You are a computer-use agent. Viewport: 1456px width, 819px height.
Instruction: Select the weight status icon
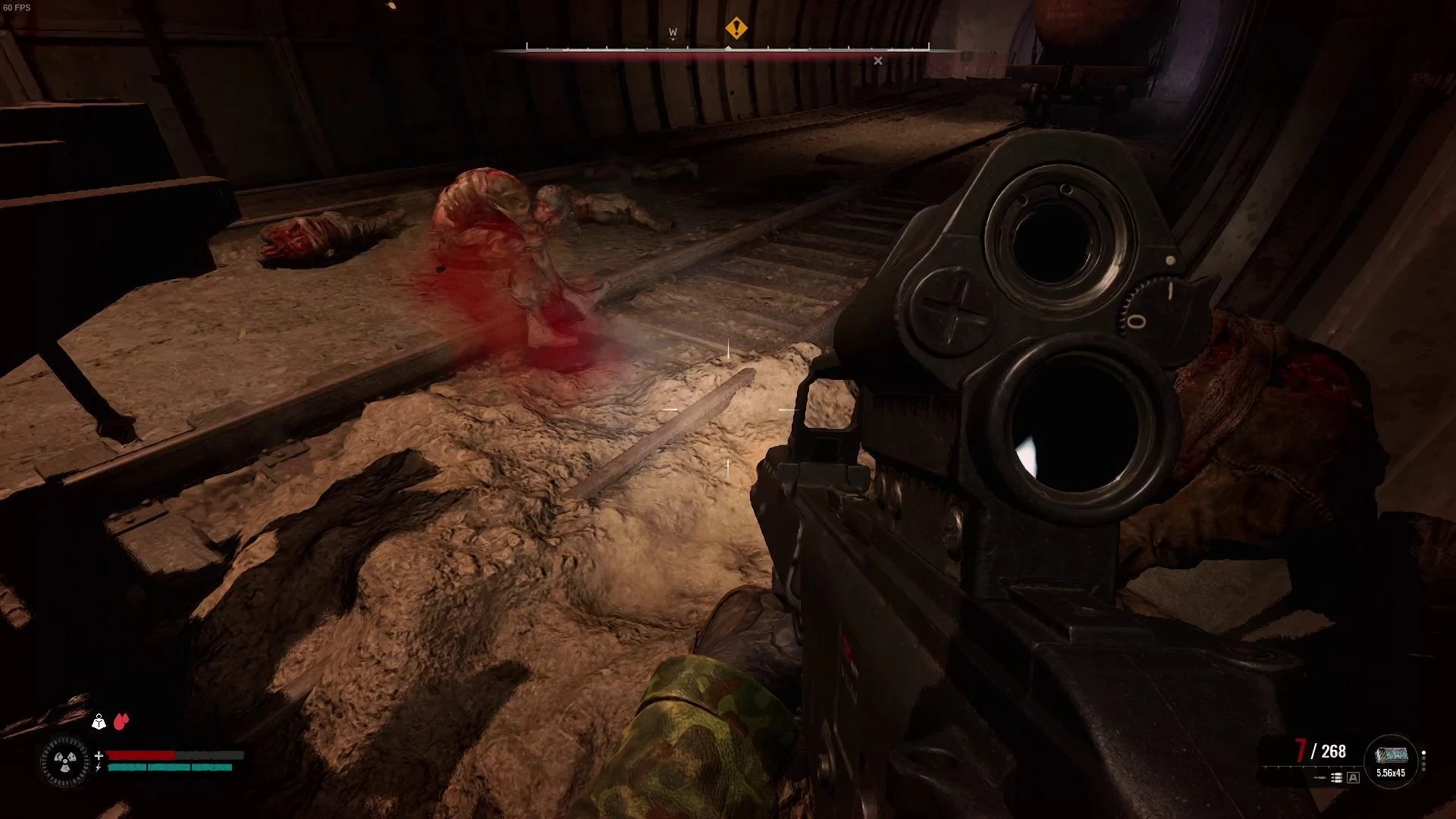click(x=99, y=721)
